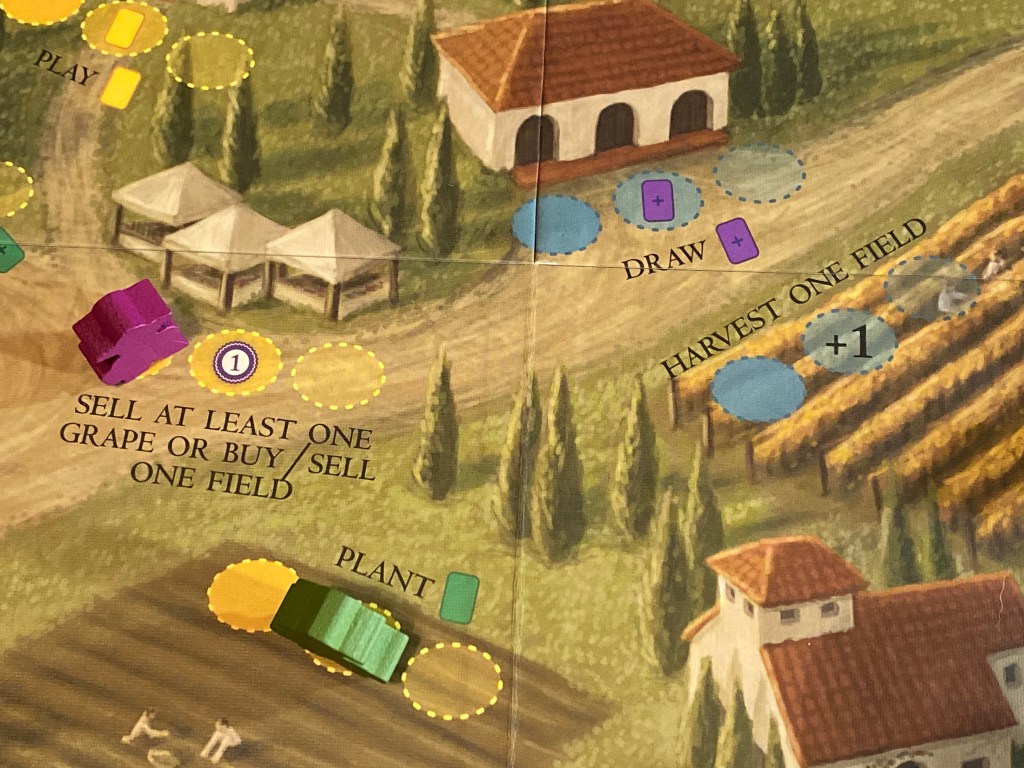Select the purple worker meeple
Image resolution: width=1024 pixels, height=768 pixels.
[x=128, y=331]
